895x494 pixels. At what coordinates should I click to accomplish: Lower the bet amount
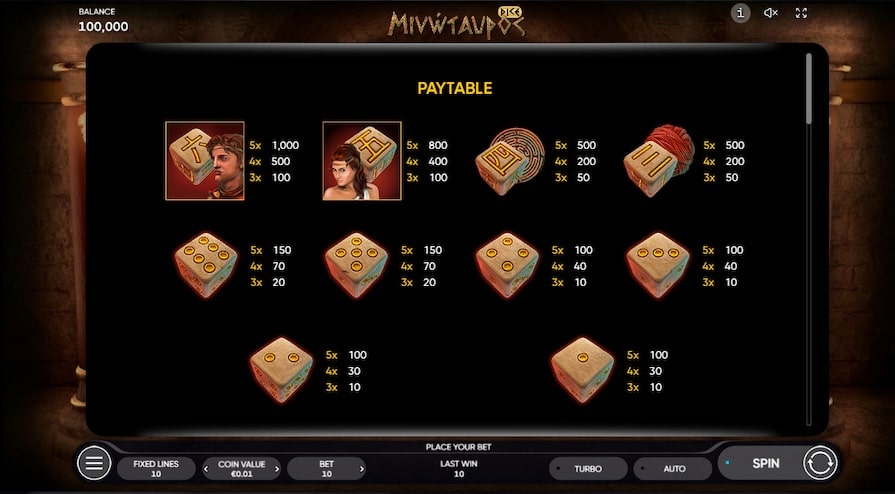point(293,468)
